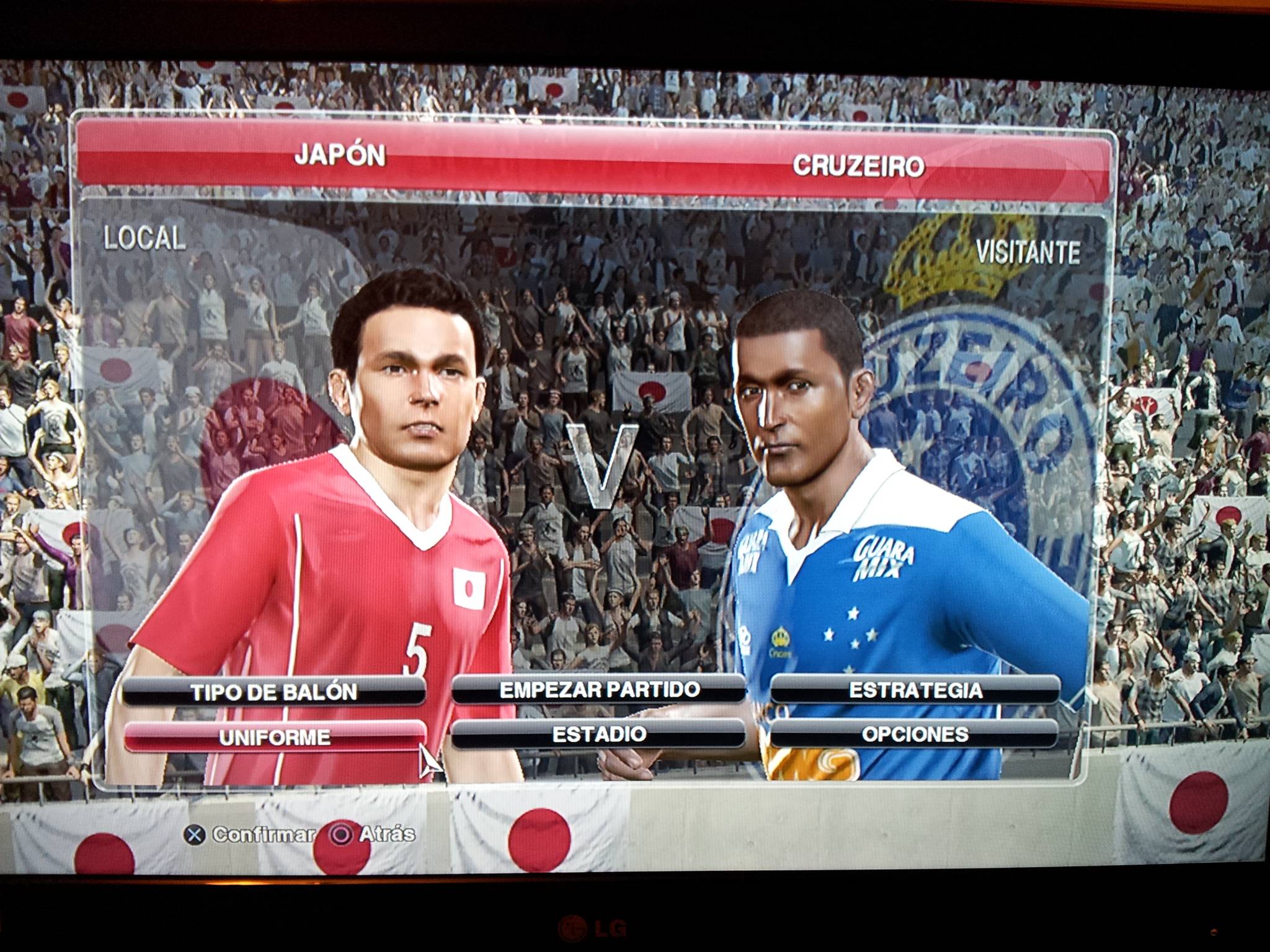This screenshot has height=952, width=1270.
Task: Select the Uniforme menu button
Action: (274, 737)
